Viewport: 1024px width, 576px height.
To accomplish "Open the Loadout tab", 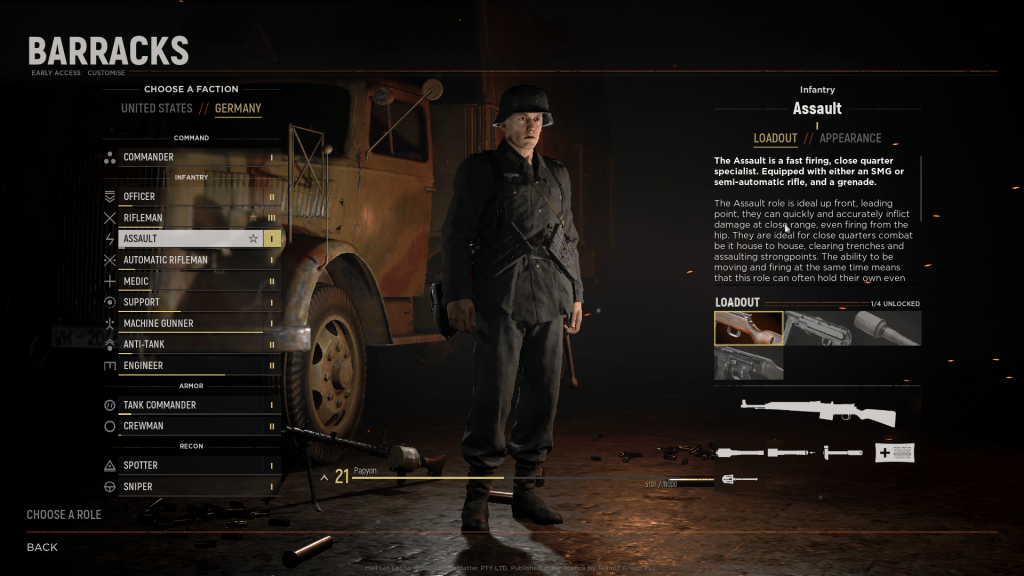I will coord(775,138).
